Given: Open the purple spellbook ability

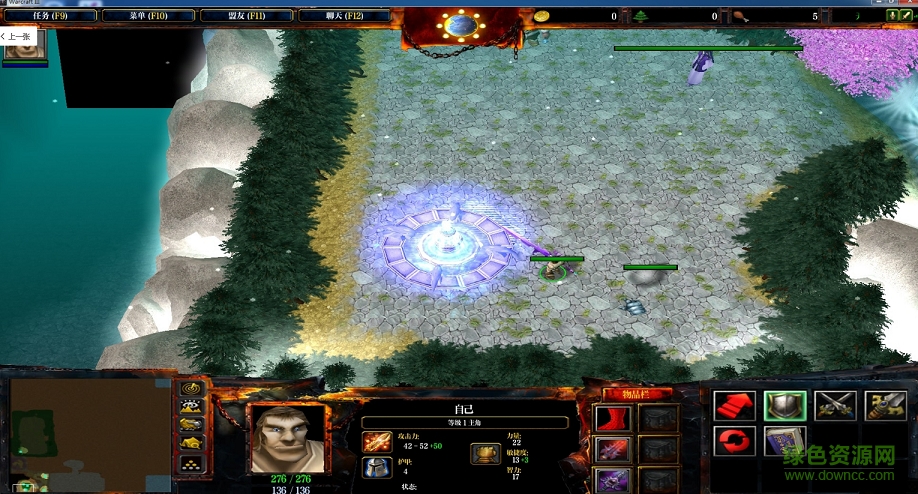Looking at the screenshot, I should click(785, 442).
